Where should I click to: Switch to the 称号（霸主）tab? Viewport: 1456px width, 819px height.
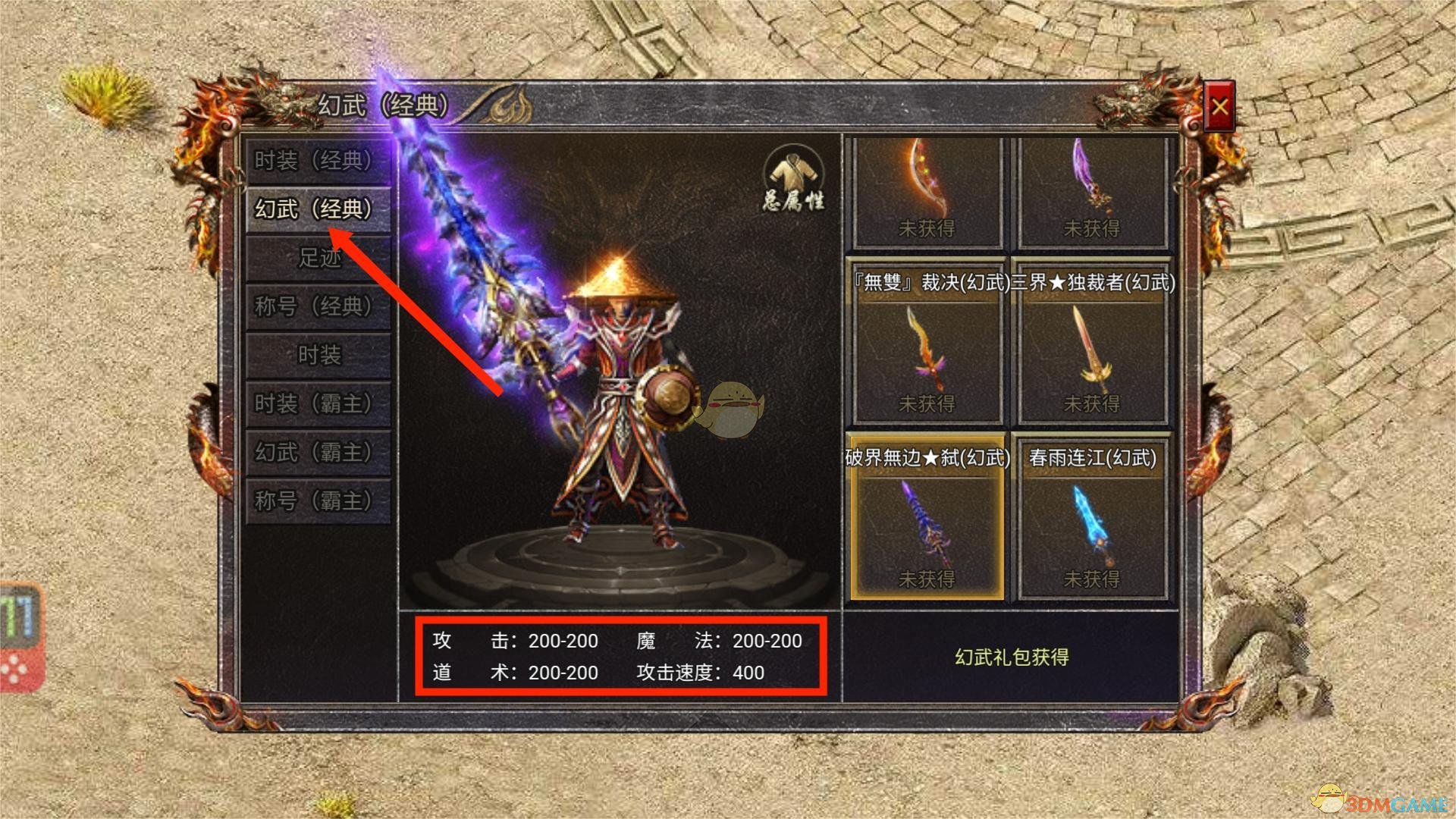point(317,501)
